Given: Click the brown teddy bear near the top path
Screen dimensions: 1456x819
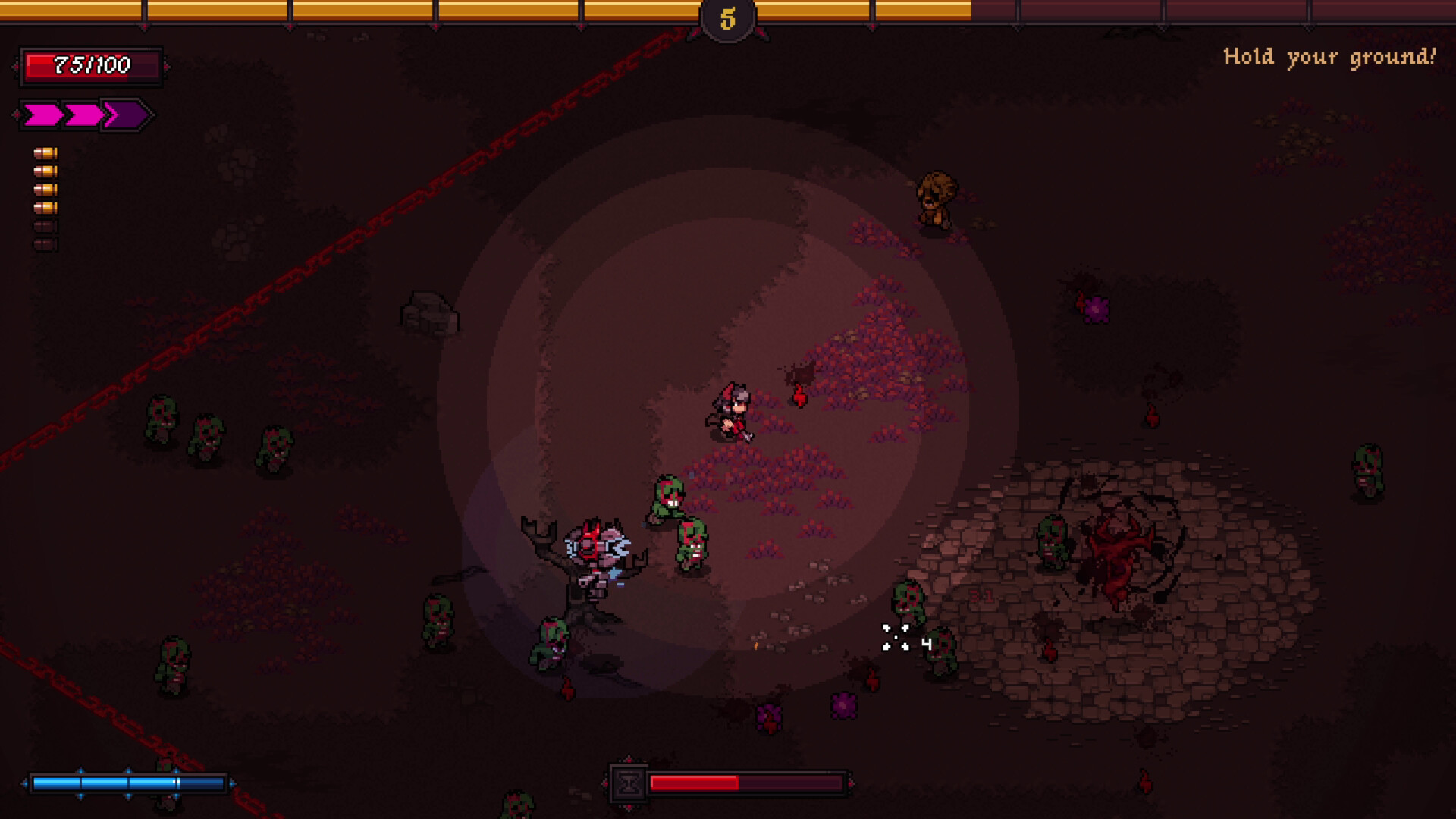Looking at the screenshot, I should point(937,199).
